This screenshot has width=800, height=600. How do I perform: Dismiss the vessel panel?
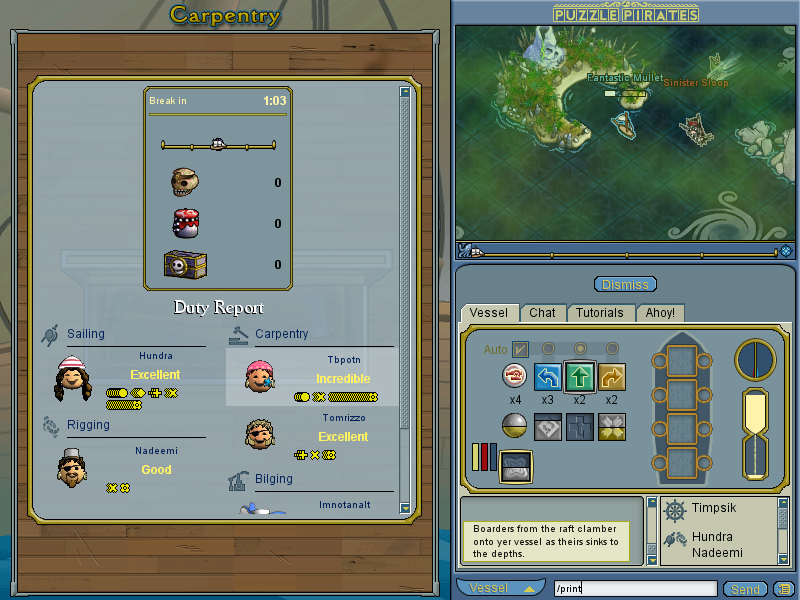pyautogui.click(x=625, y=285)
